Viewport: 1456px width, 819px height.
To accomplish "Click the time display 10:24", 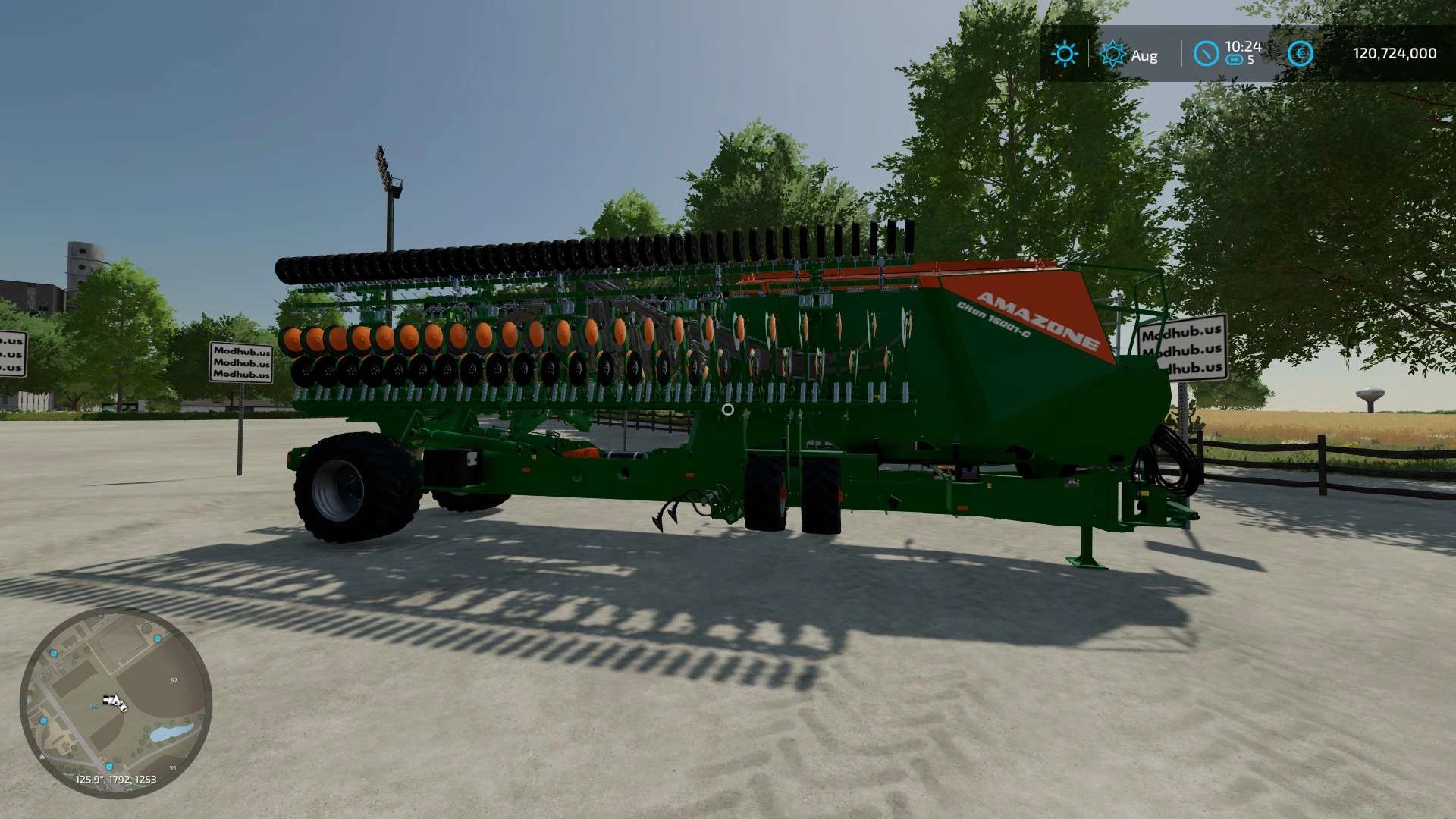I will (1241, 45).
